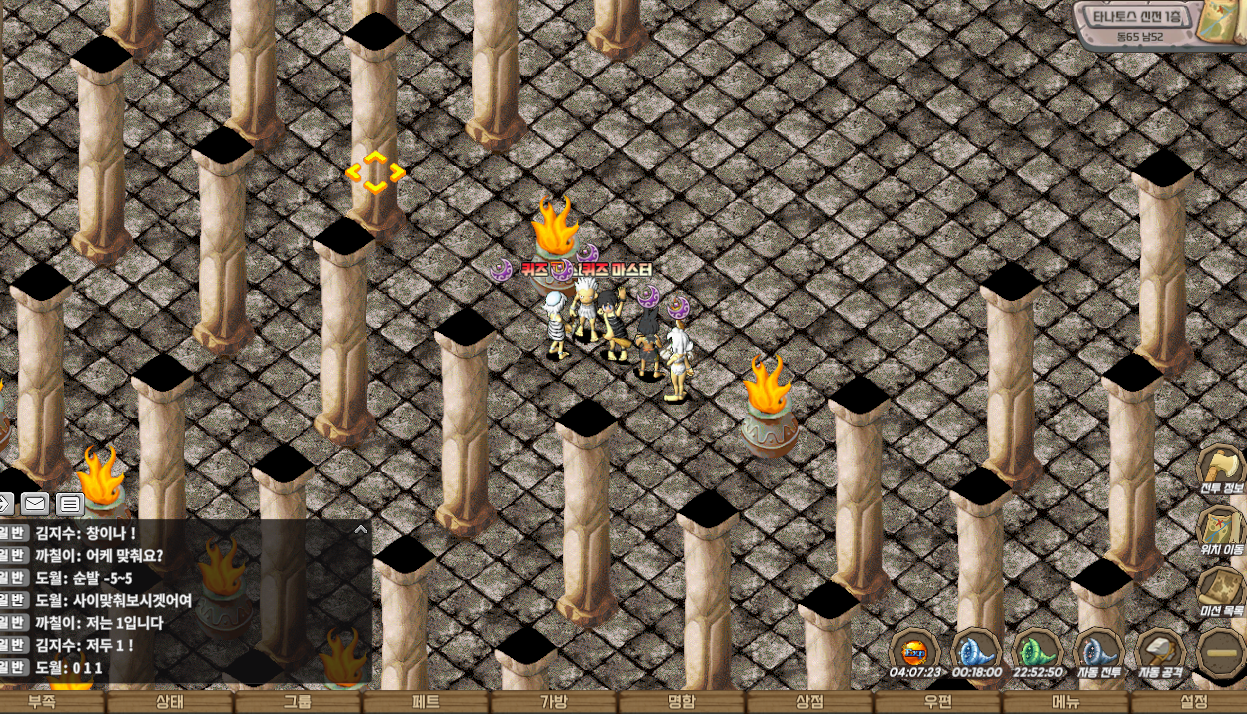The width and height of the screenshot is (1247, 714).
Task: Open the 명함 (name card) menu
Action: 682,702
